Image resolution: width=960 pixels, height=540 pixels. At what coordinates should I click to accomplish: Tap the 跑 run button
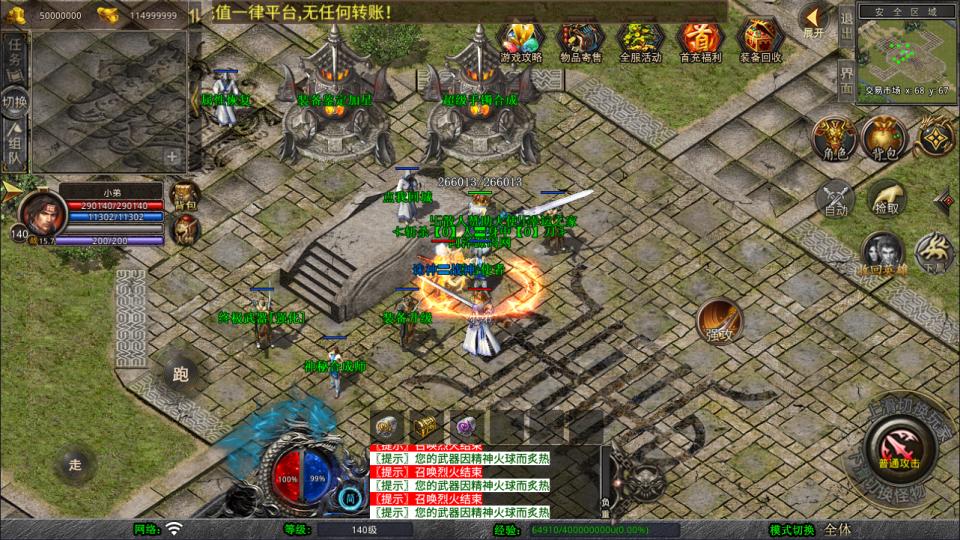pyautogui.click(x=181, y=374)
